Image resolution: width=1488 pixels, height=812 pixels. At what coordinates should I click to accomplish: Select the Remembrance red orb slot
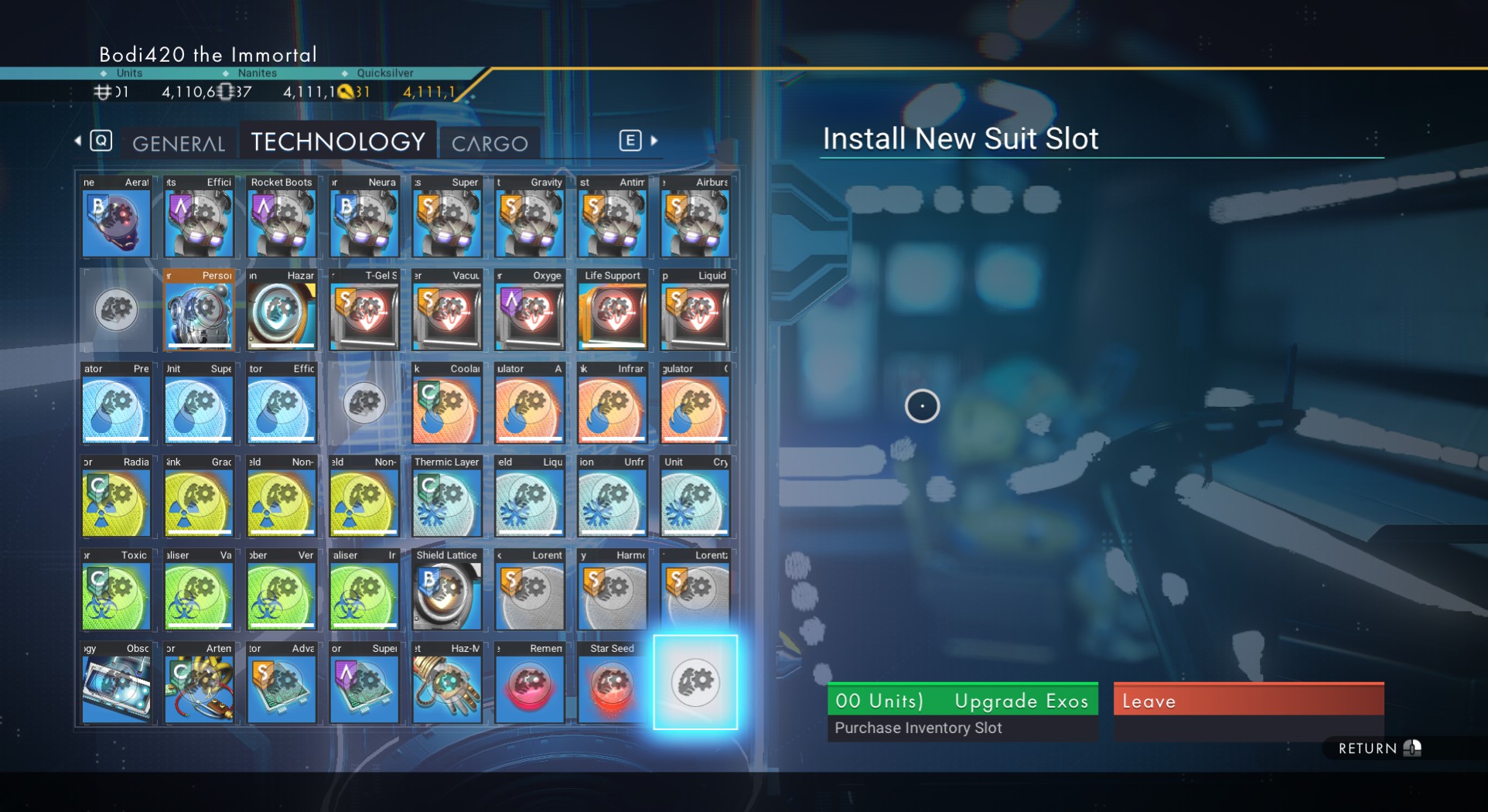tap(530, 684)
